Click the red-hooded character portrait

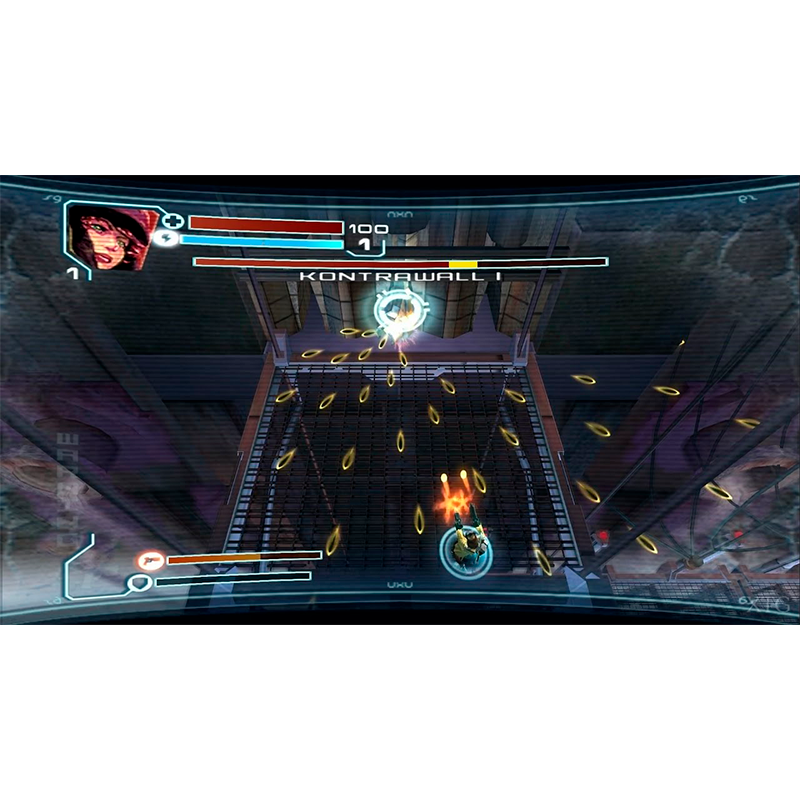pos(107,238)
